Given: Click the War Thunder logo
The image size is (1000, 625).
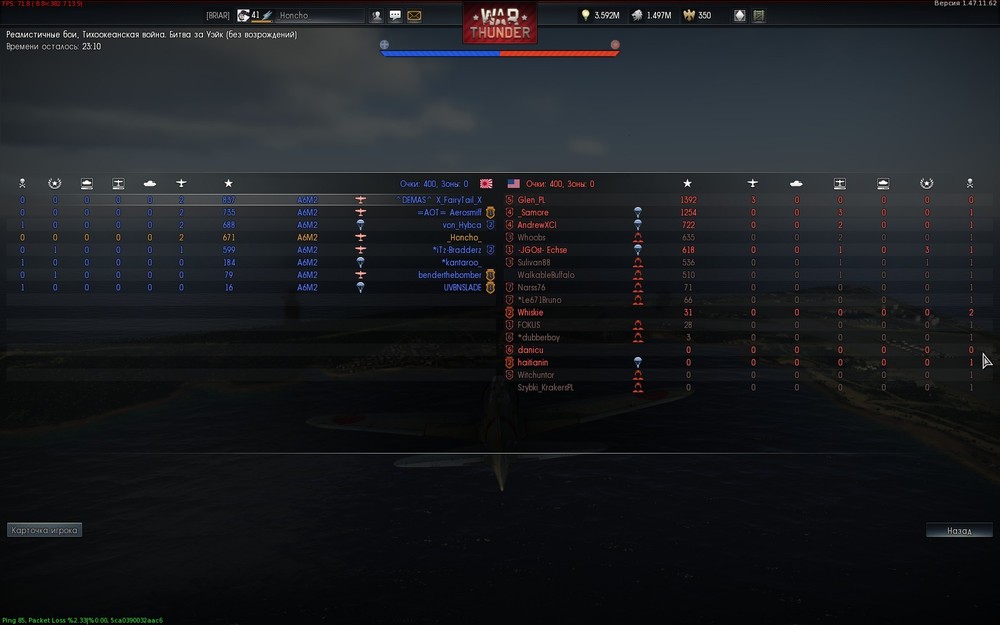Looking at the screenshot, I should click(499, 23).
